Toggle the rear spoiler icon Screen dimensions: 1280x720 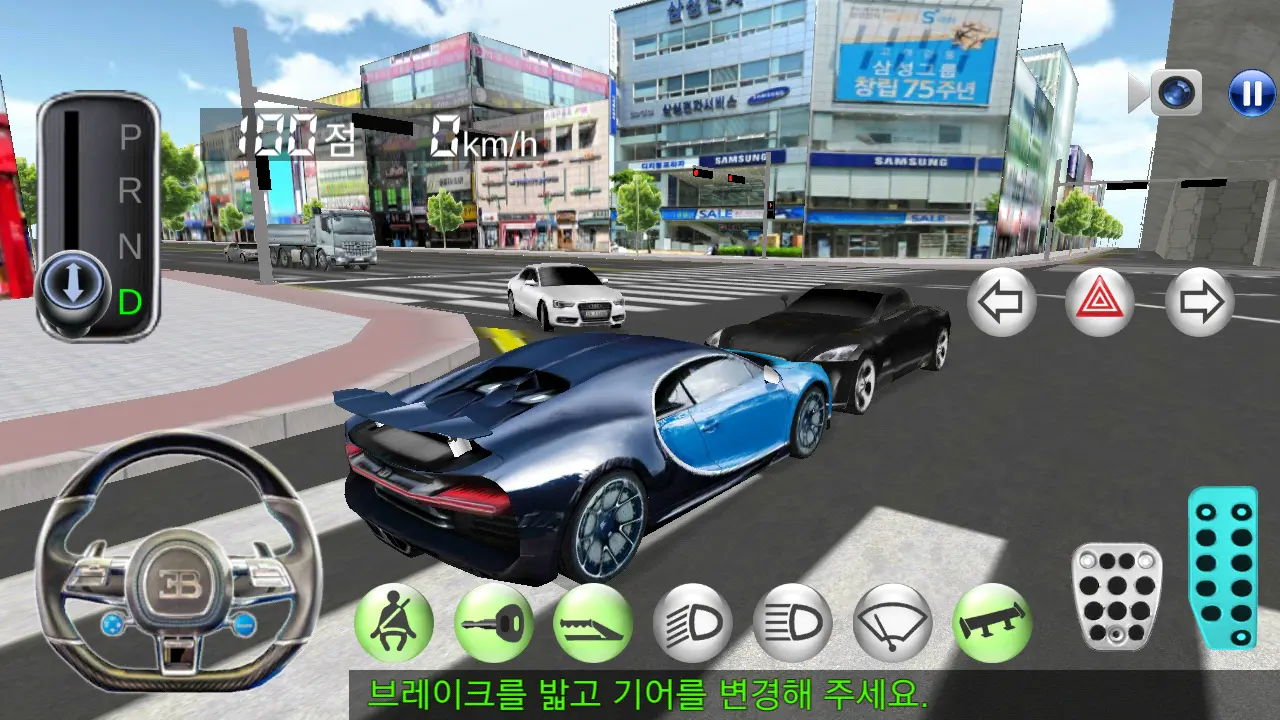[990, 622]
